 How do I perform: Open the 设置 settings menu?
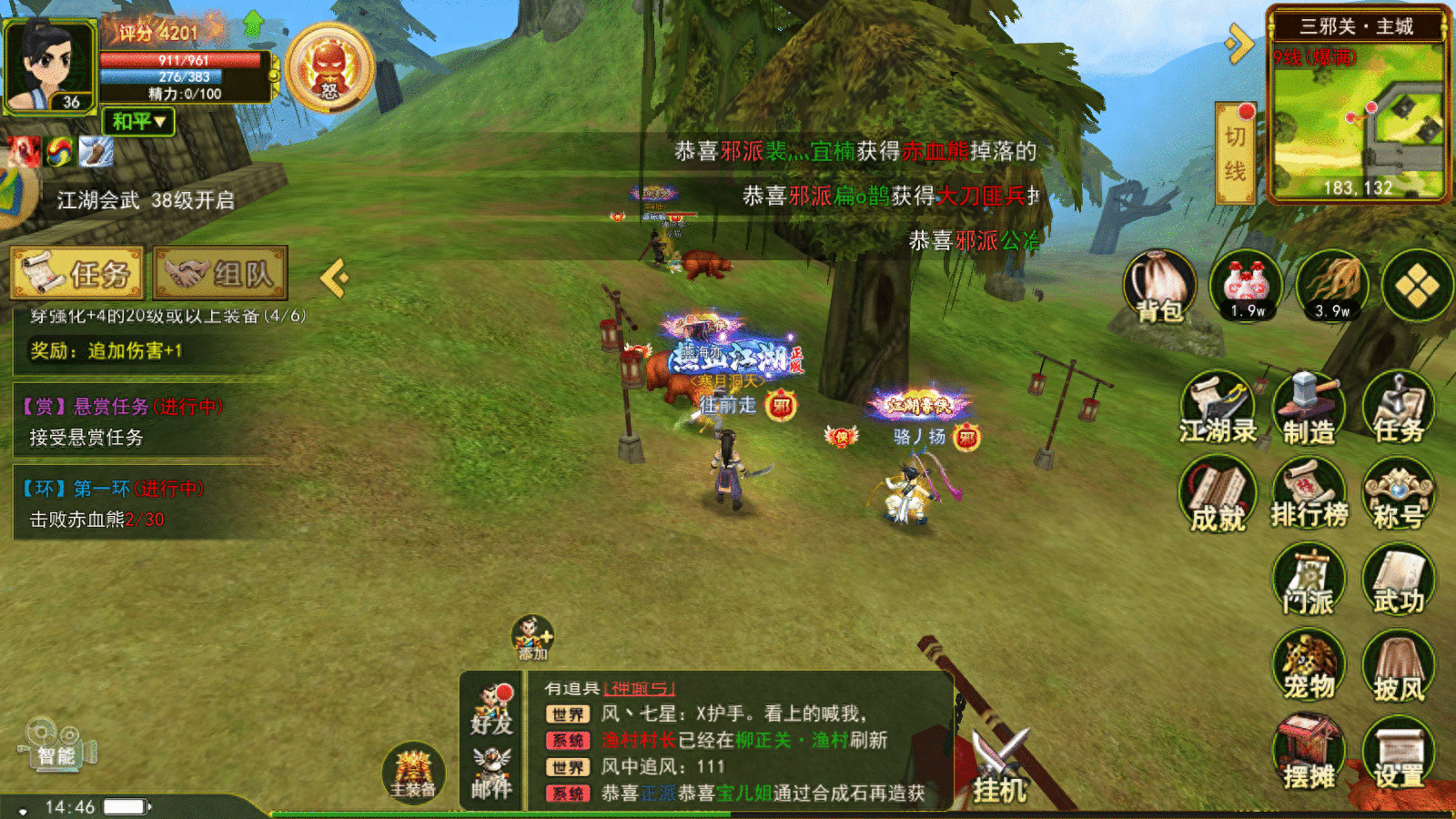(1399, 753)
